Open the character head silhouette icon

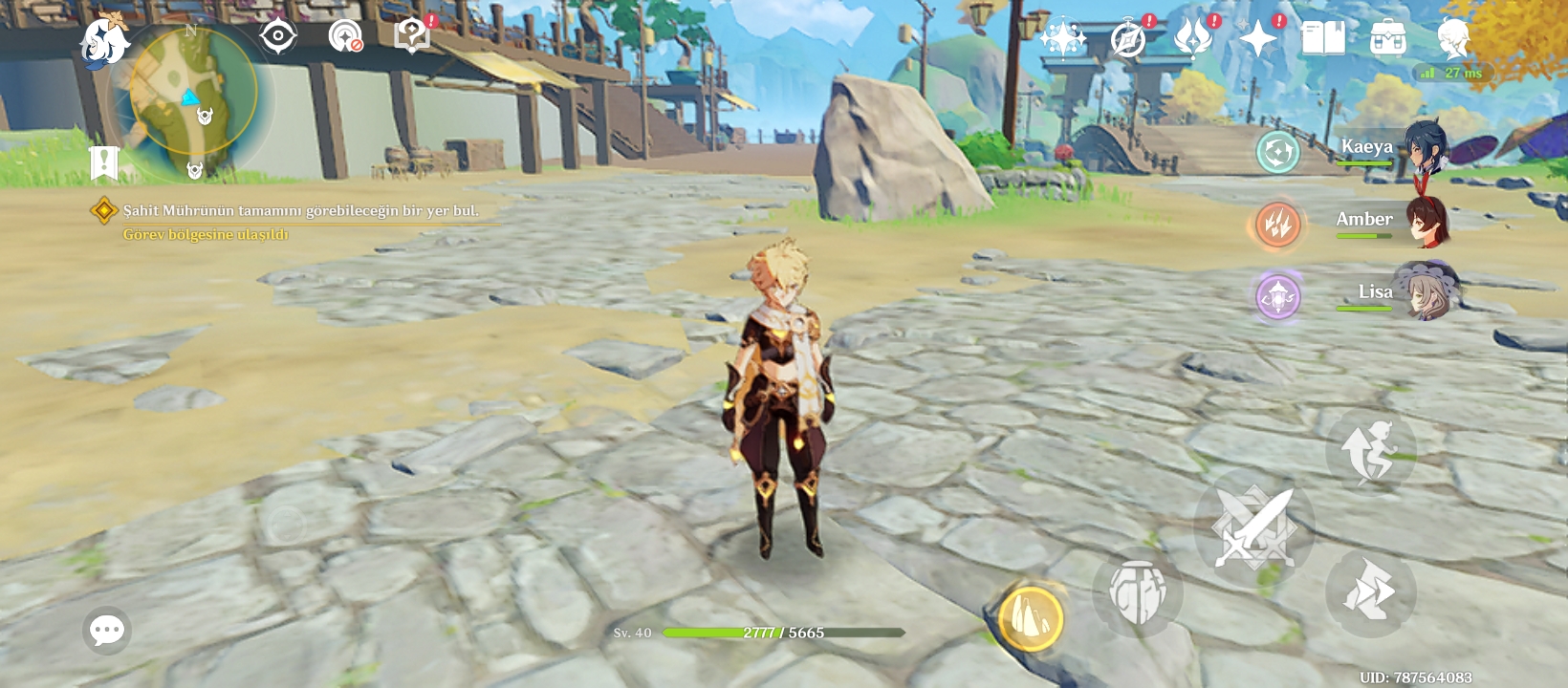point(1453,38)
